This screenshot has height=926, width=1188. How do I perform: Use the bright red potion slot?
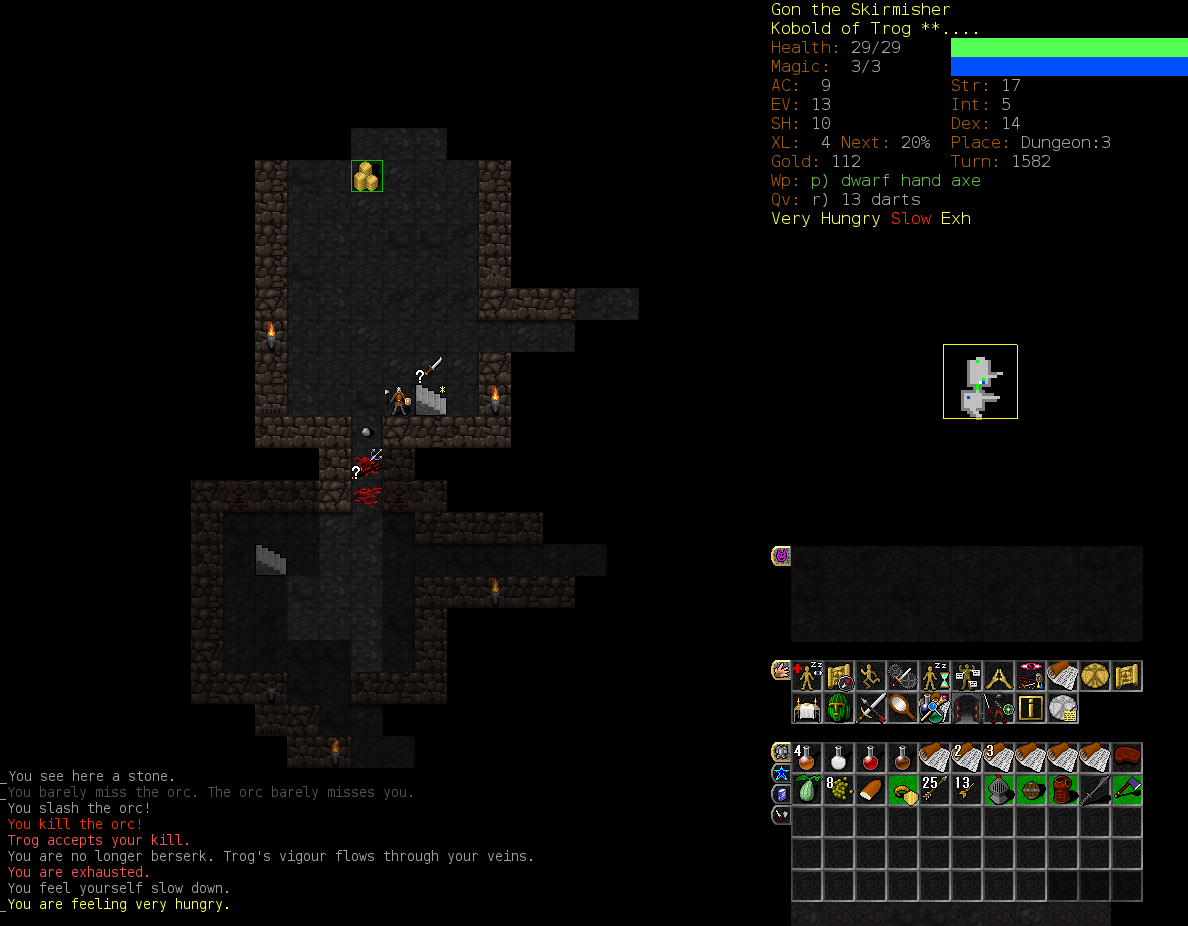click(x=871, y=758)
